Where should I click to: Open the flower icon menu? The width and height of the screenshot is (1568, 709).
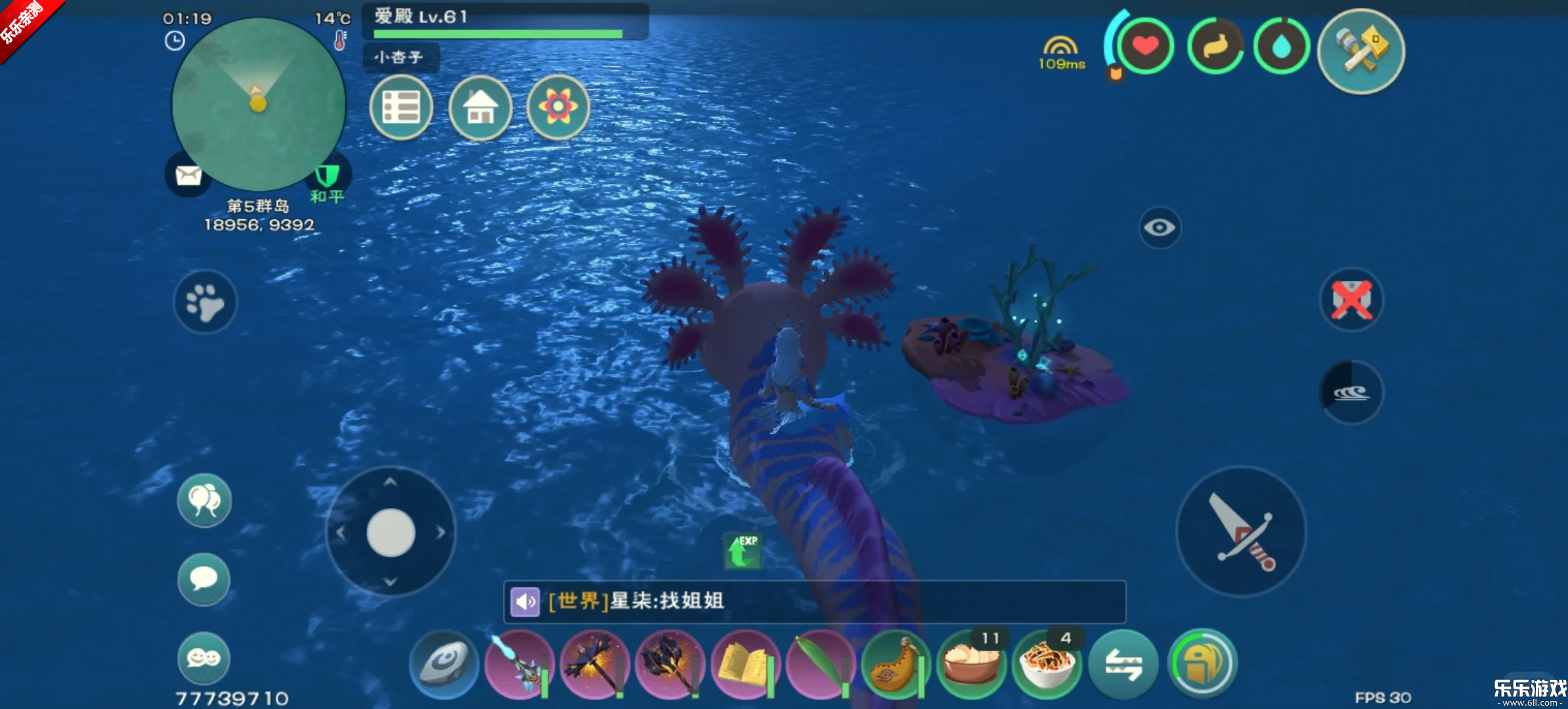(x=558, y=107)
